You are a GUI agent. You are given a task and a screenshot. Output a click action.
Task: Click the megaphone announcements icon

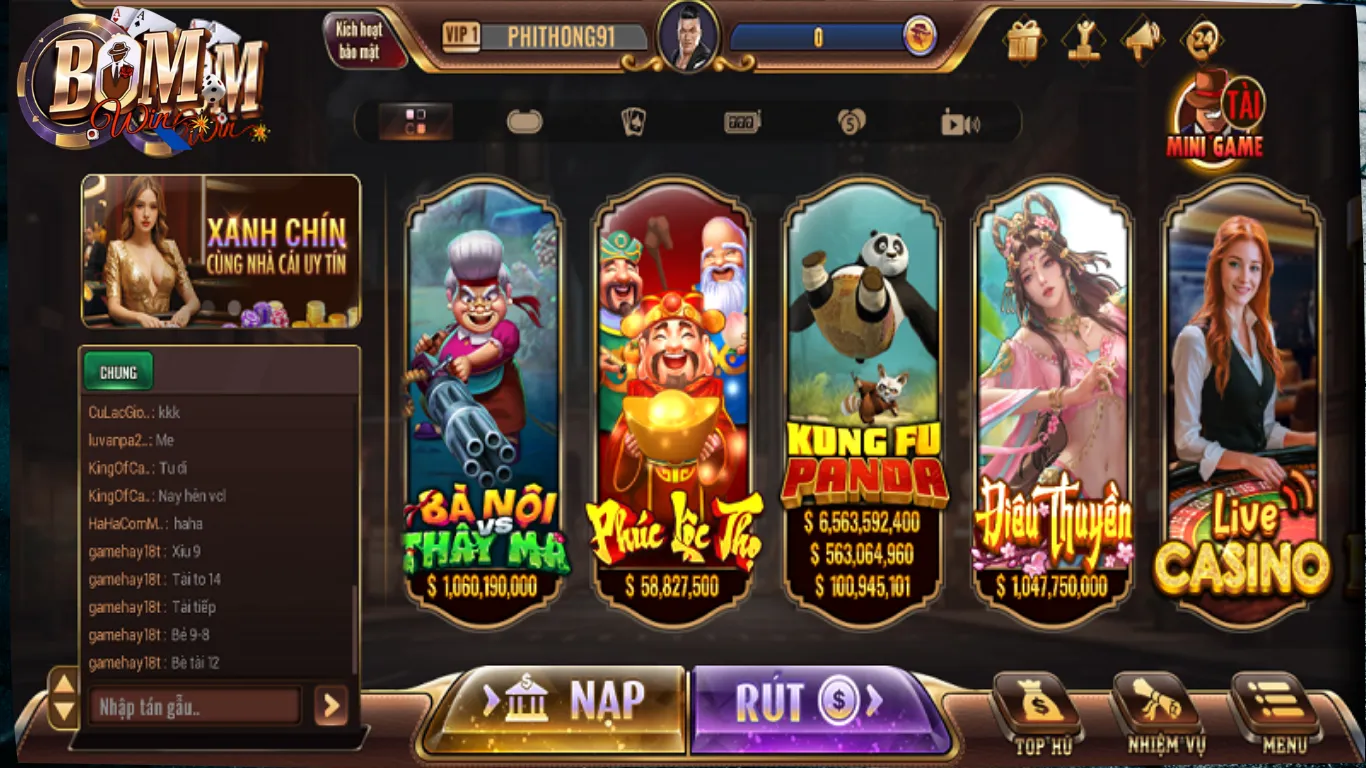(x=1143, y=40)
